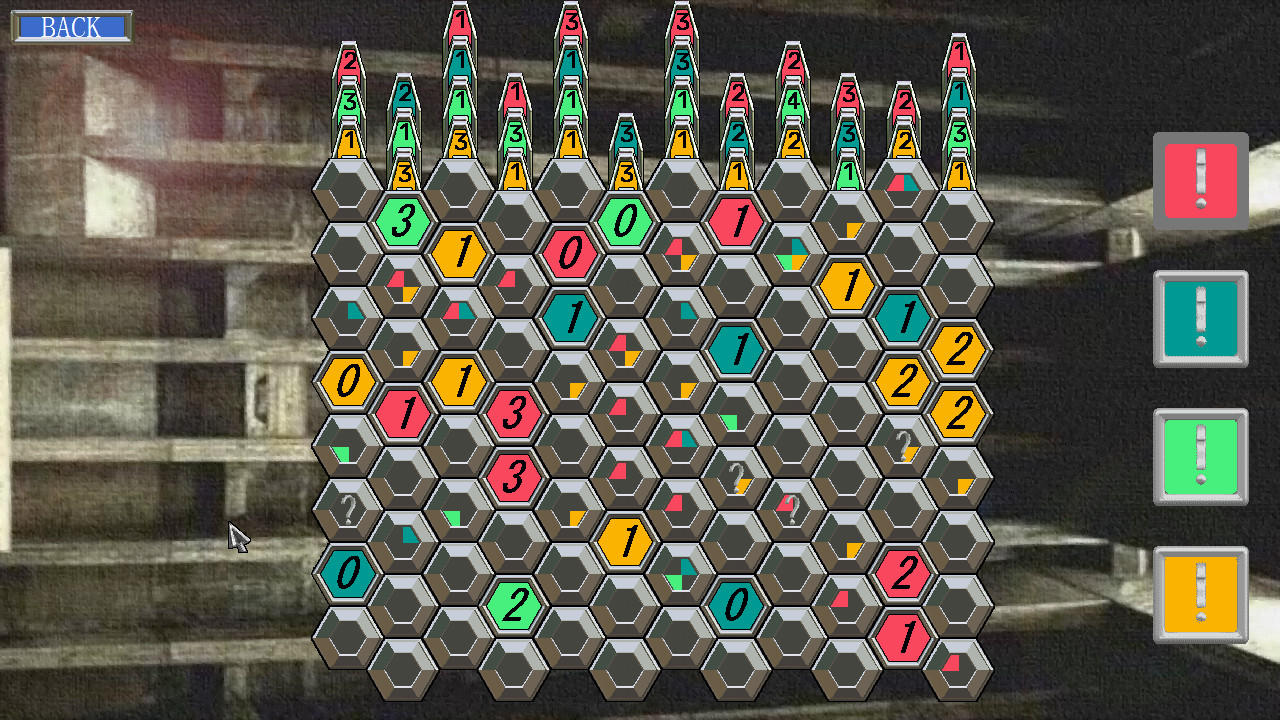The width and height of the screenshot is (1280, 720).
Task: Toggle the question-mark hex near the board center
Action: [737, 479]
